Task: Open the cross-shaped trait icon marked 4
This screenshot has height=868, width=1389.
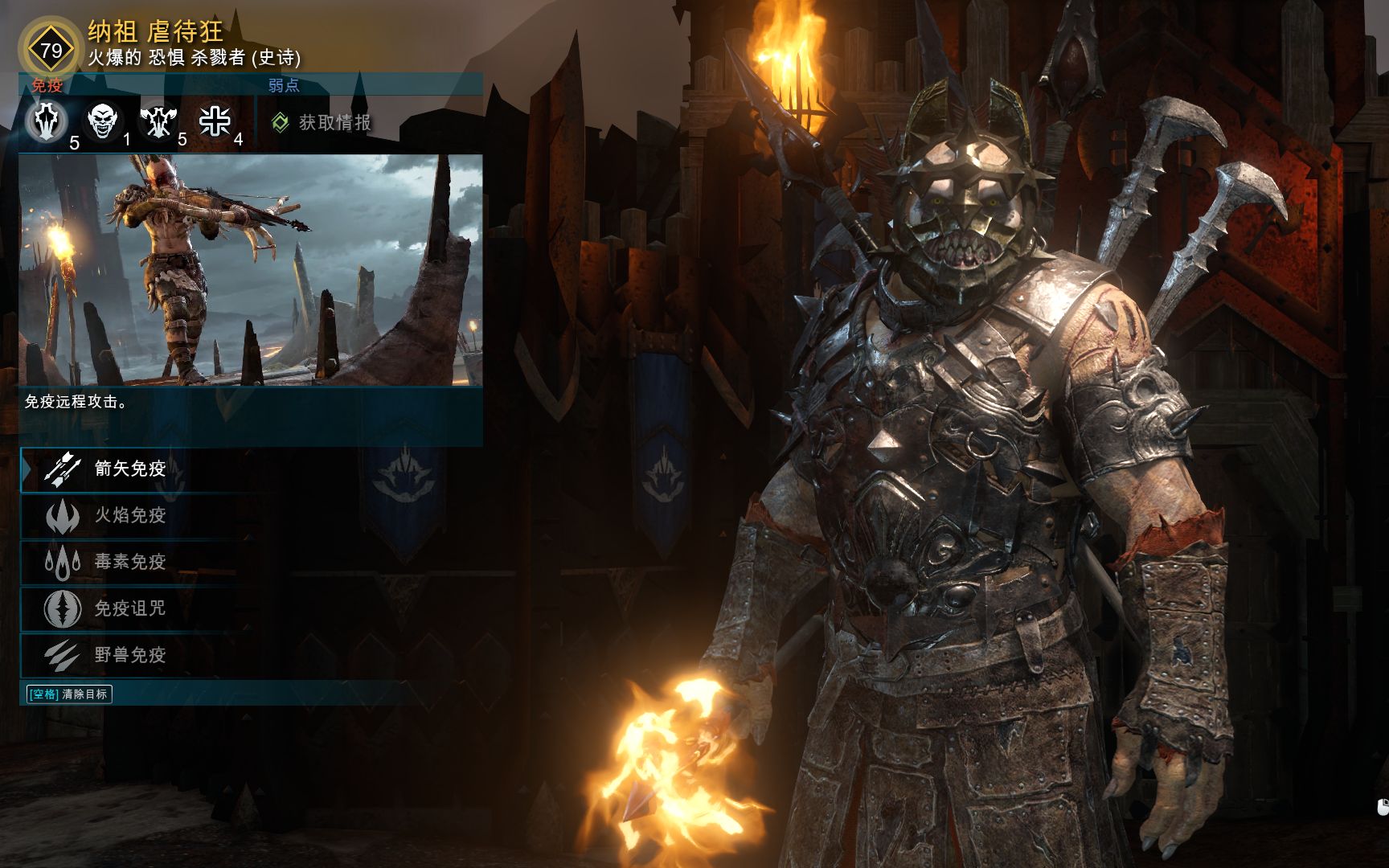Action: pos(215,121)
